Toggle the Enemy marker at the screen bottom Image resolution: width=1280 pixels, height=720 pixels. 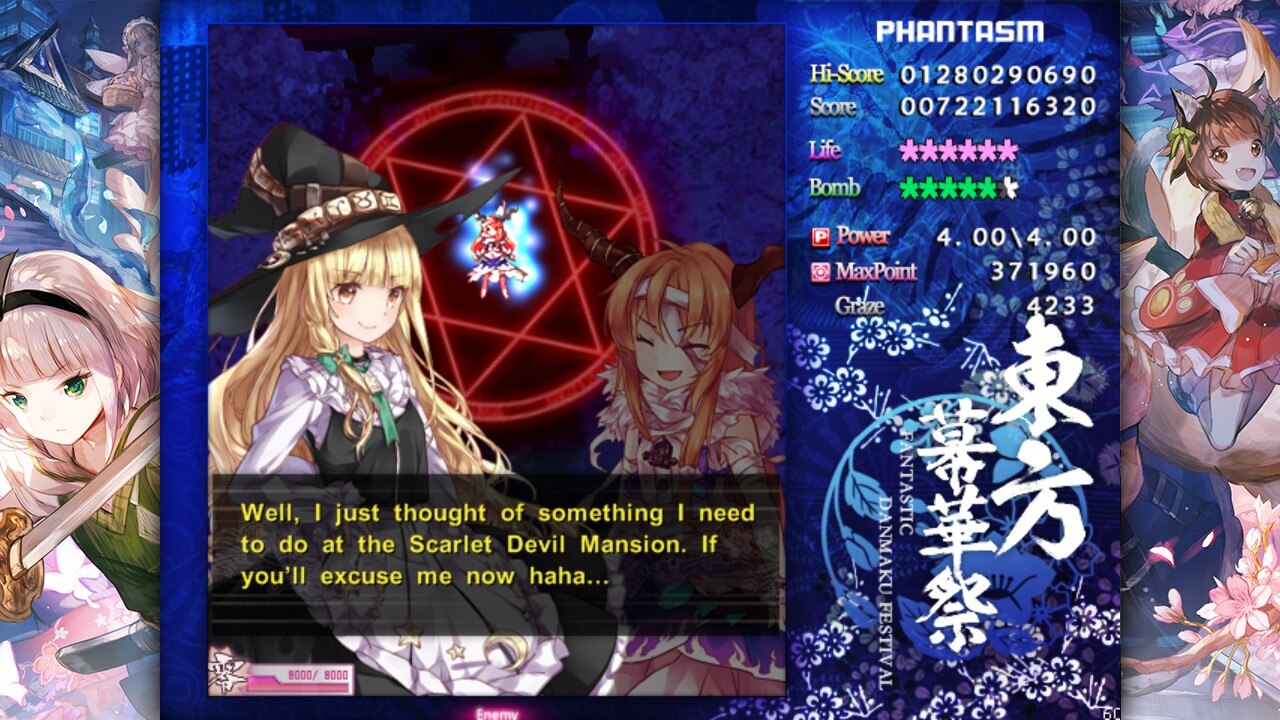(497, 712)
